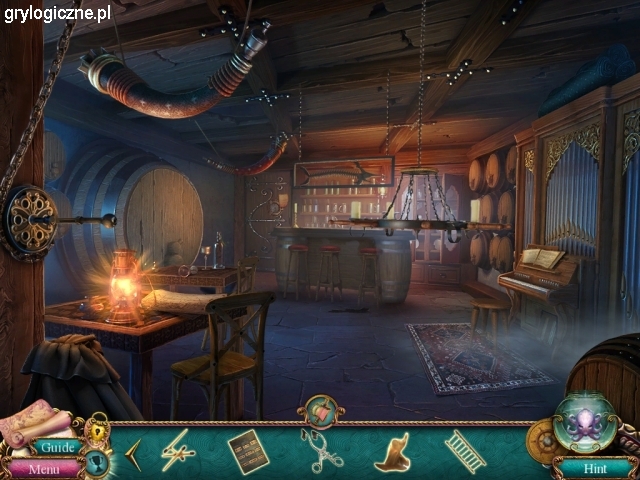Open the Menu

pos(42,468)
